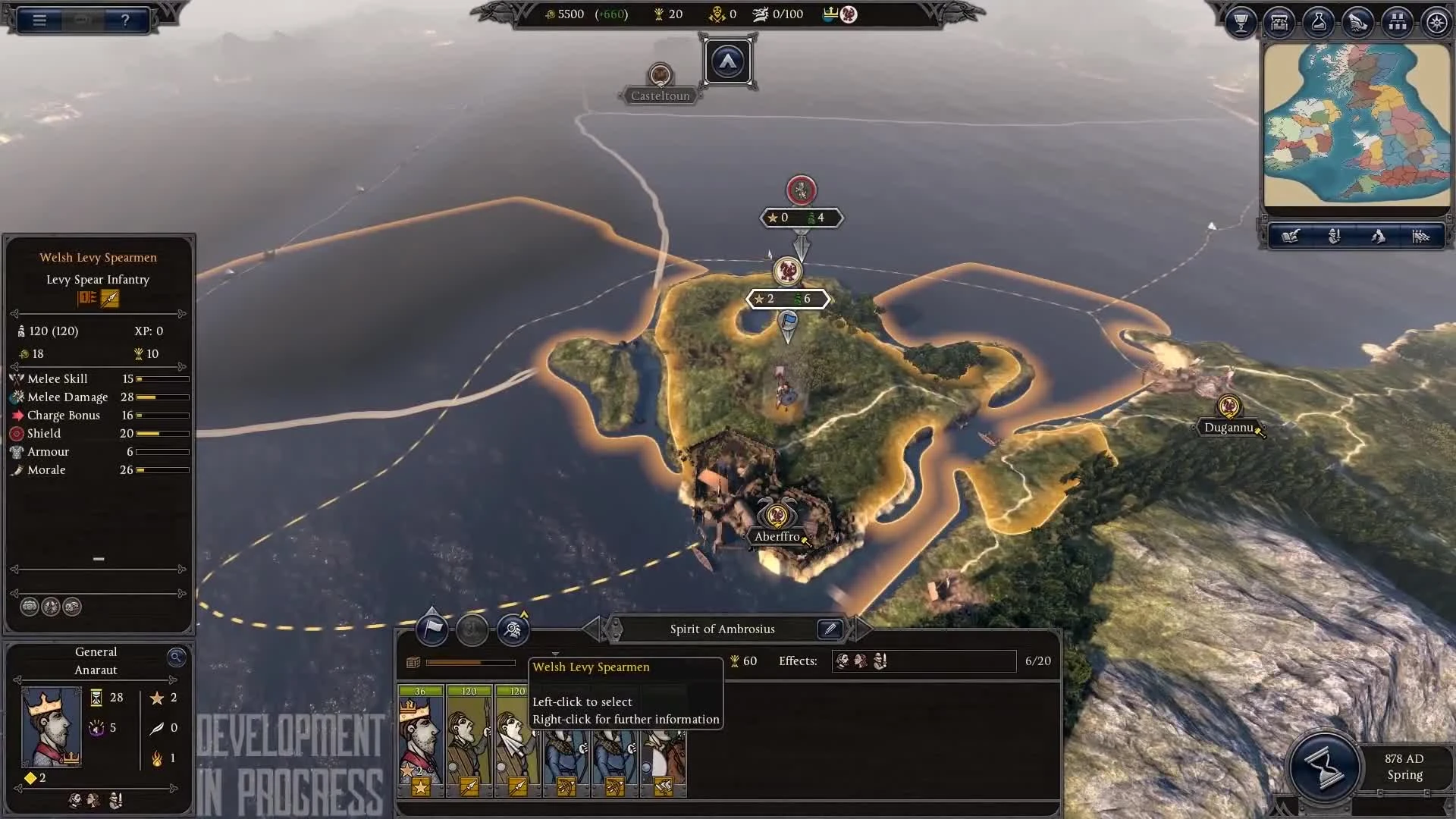Select the raise flag stance icon

click(x=432, y=629)
